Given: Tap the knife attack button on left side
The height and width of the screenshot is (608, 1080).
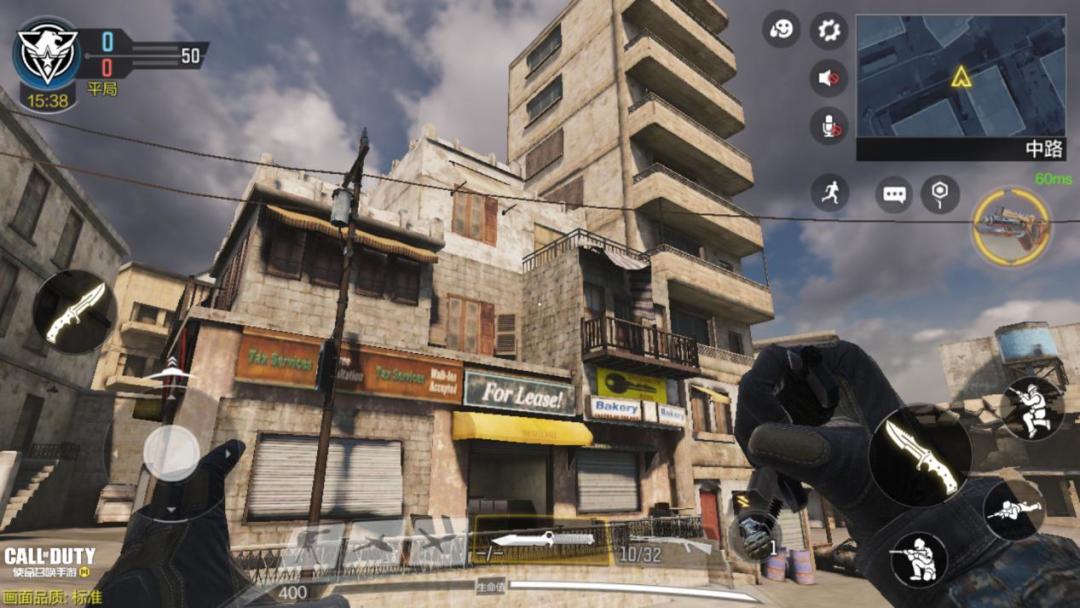Looking at the screenshot, I should (x=75, y=311).
